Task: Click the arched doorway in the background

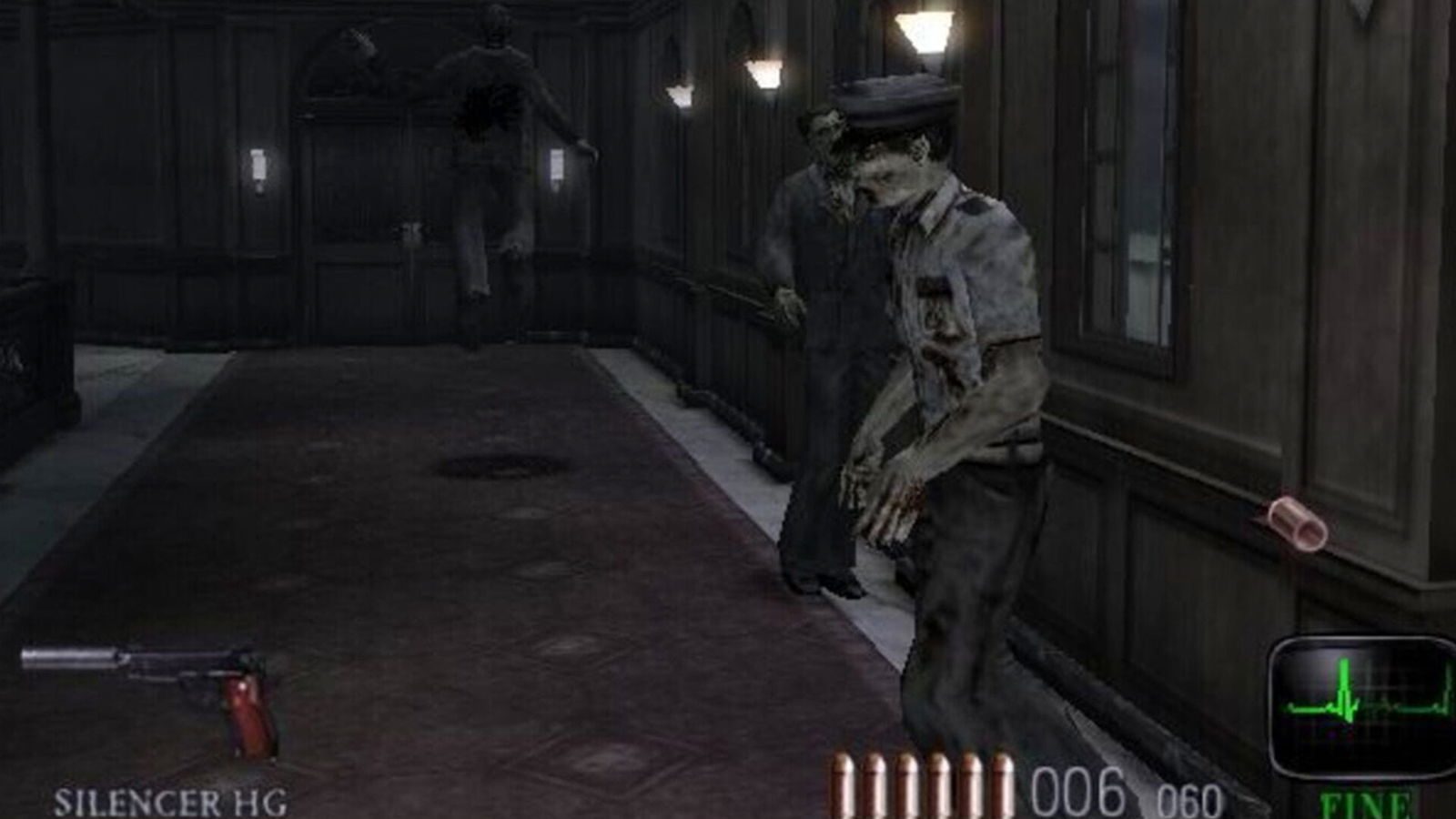Action: 364,55
